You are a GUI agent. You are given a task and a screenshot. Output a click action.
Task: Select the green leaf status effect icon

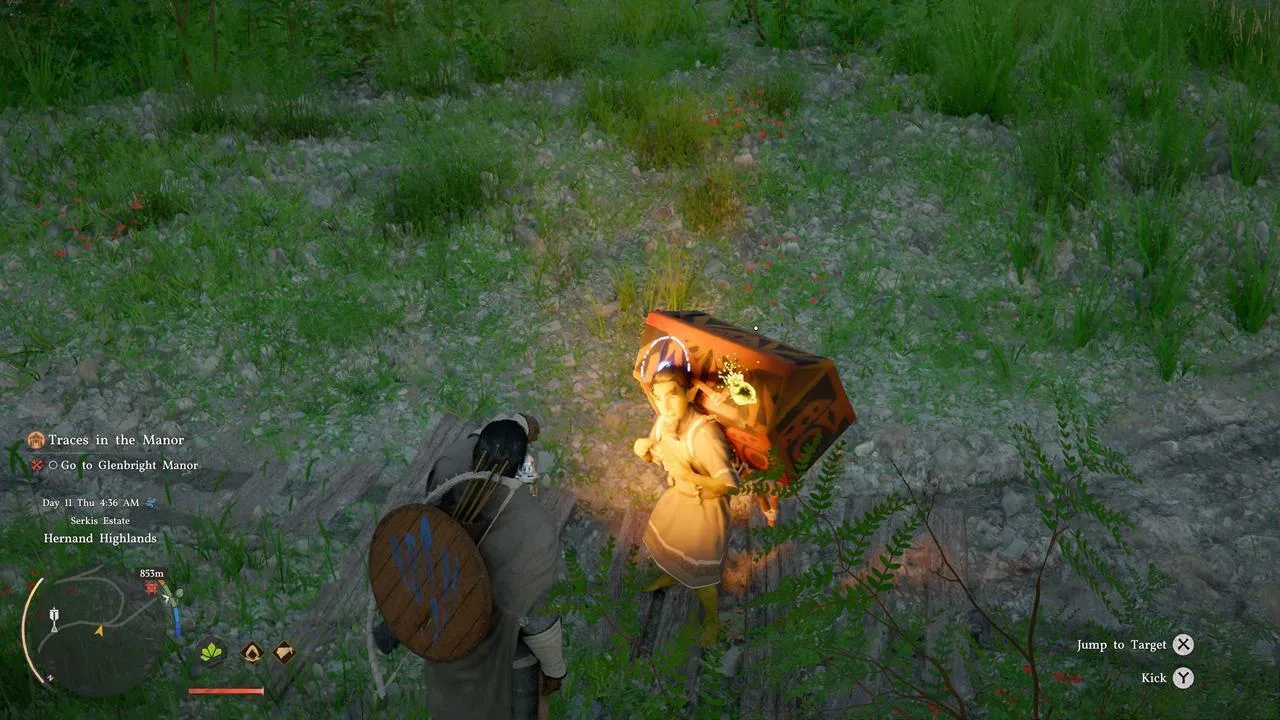coord(210,650)
